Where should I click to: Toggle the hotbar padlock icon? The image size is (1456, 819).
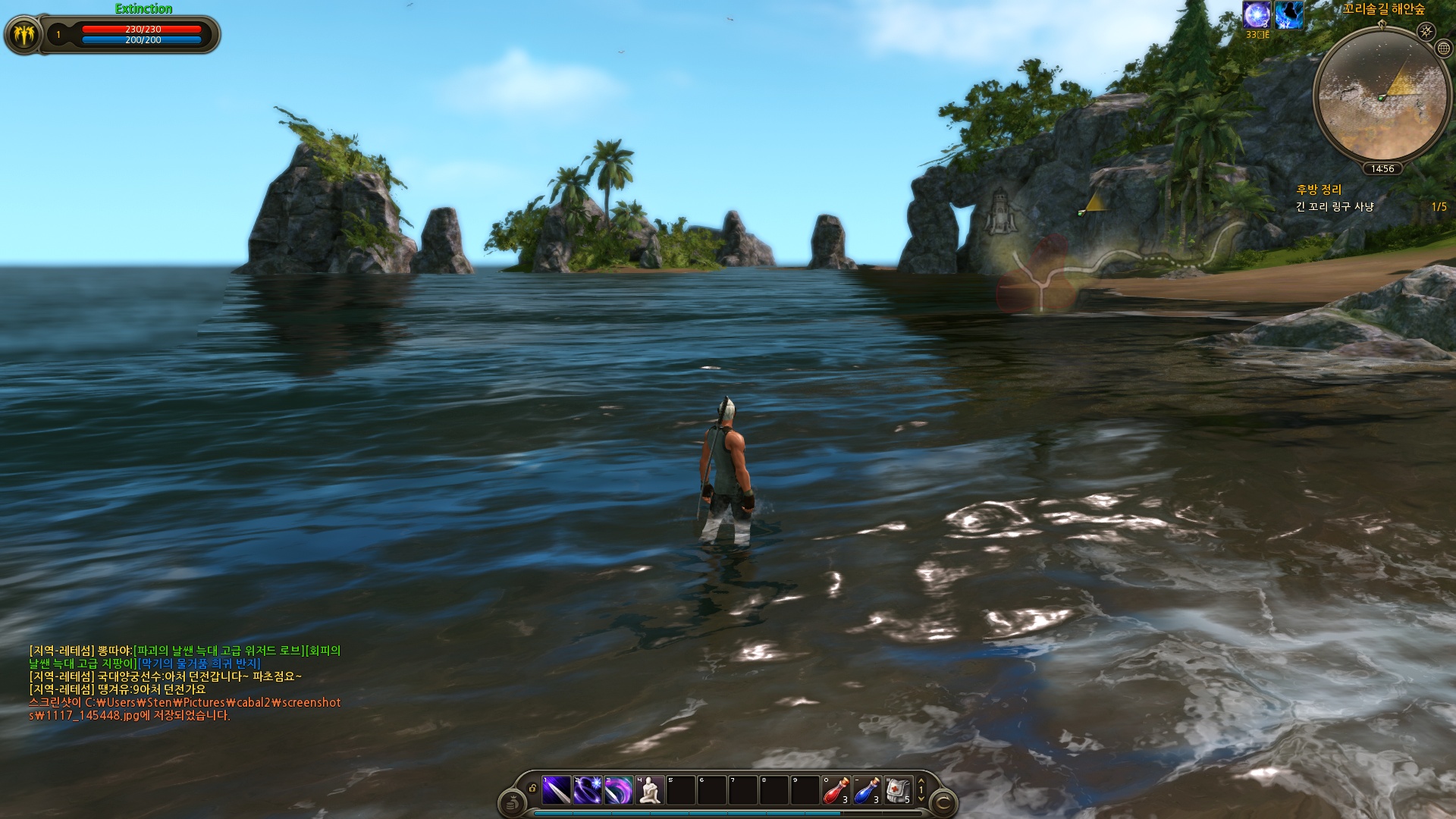pos(532,789)
